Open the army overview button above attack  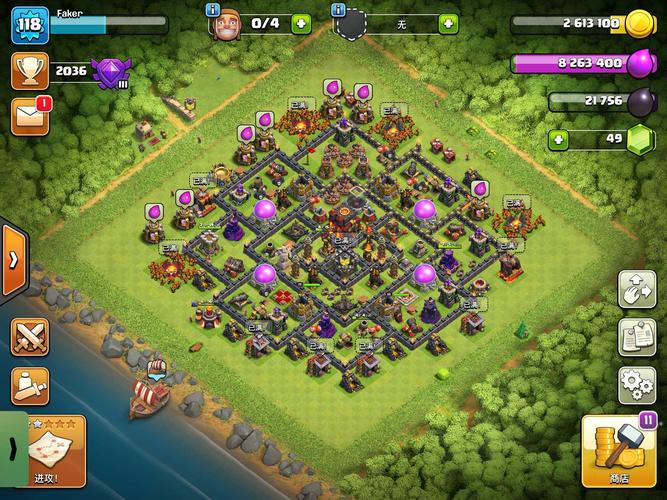click(x=30, y=385)
